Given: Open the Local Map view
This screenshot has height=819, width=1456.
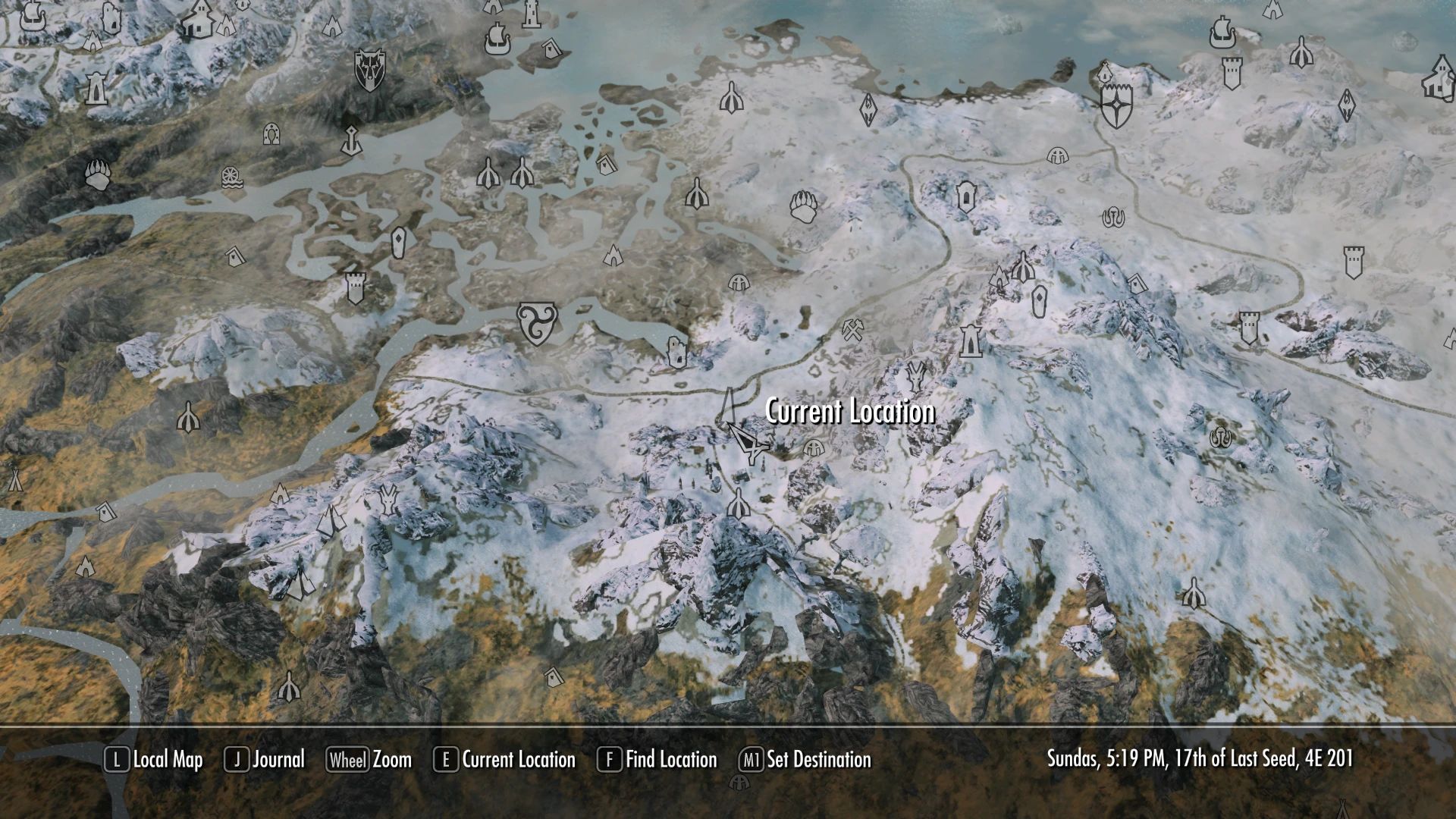Looking at the screenshot, I should coord(165,760).
